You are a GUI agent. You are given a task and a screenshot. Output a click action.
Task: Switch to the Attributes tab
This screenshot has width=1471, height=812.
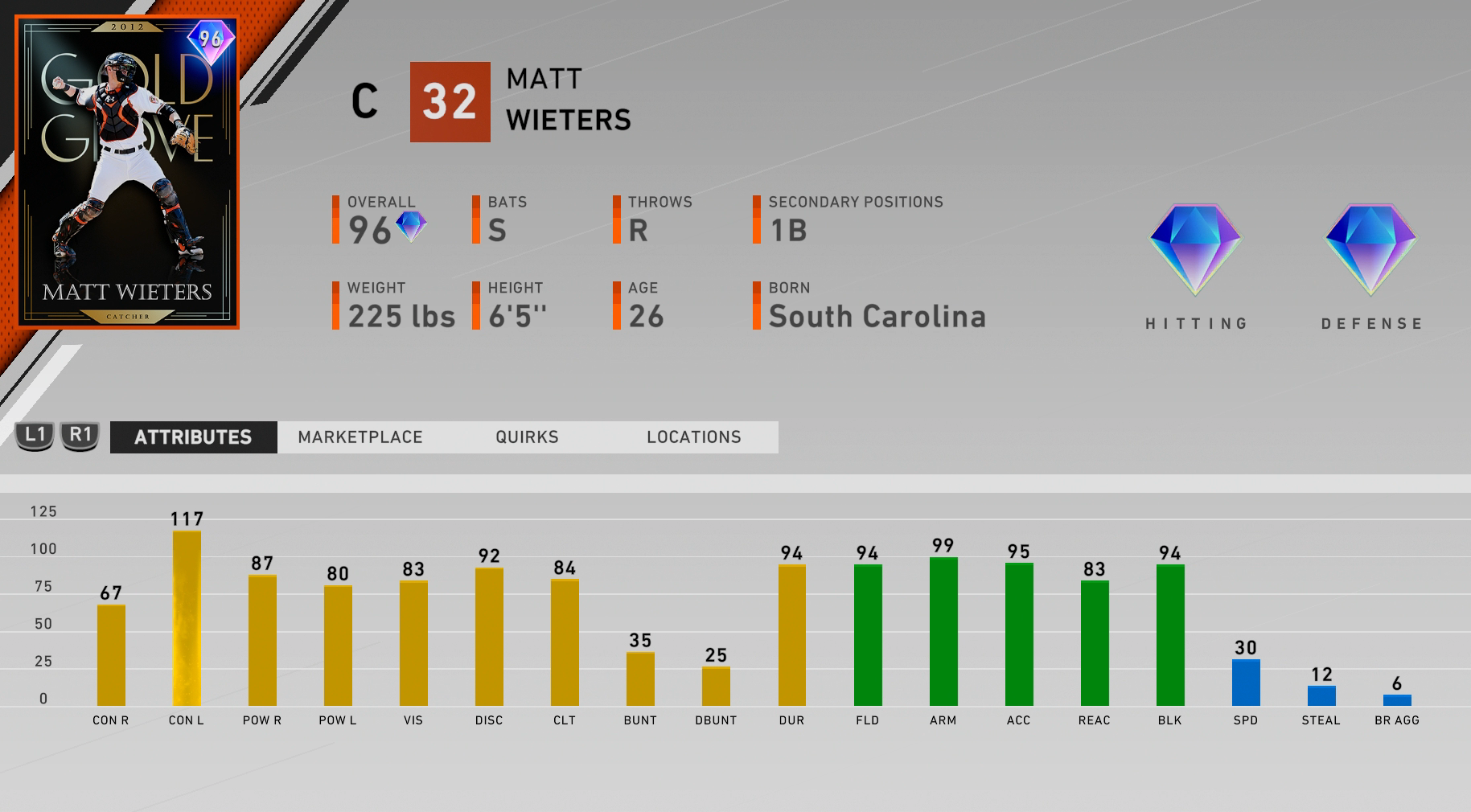(x=193, y=437)
